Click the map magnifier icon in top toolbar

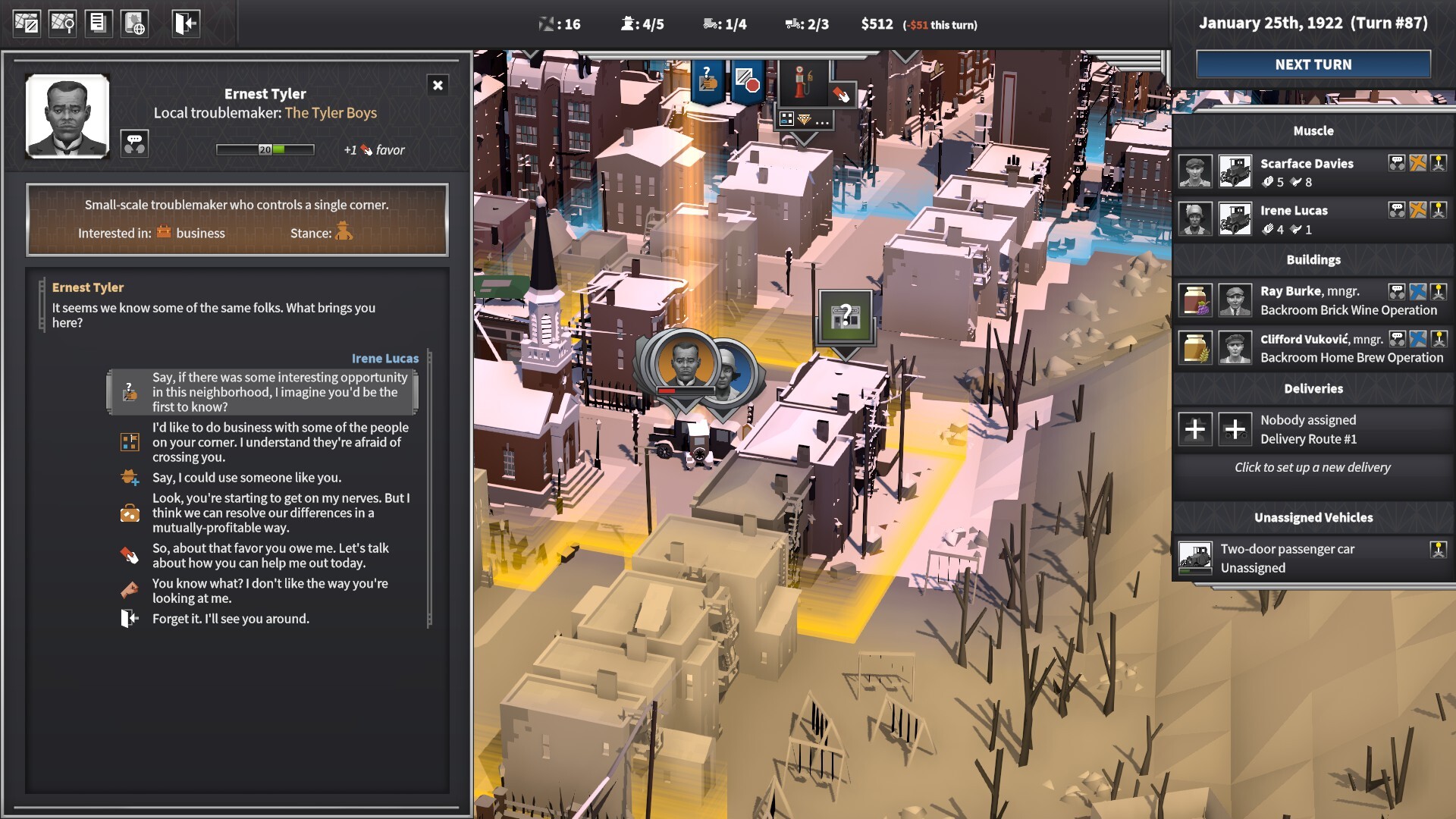click(62, 24)
